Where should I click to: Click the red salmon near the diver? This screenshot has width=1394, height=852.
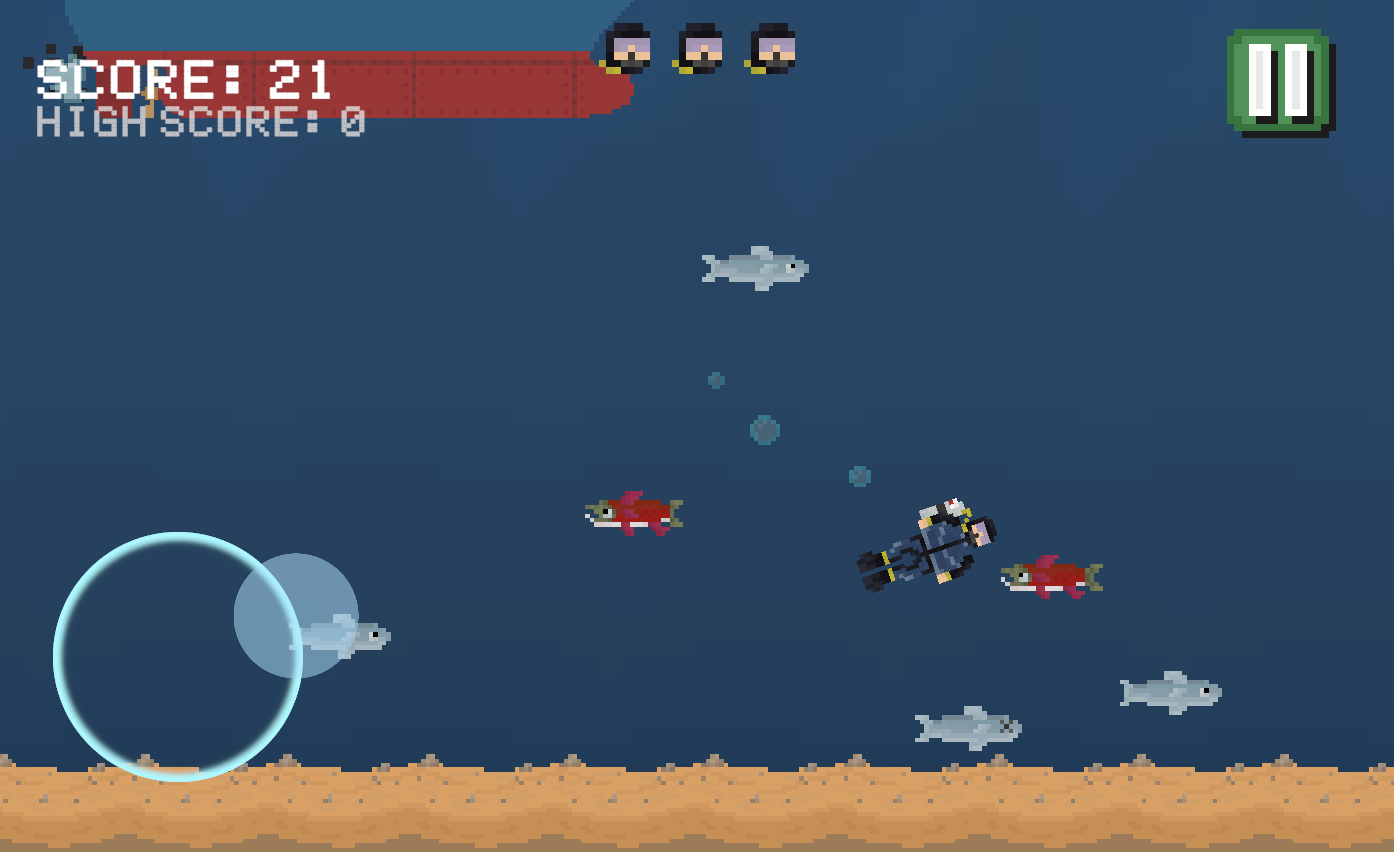1050,575
